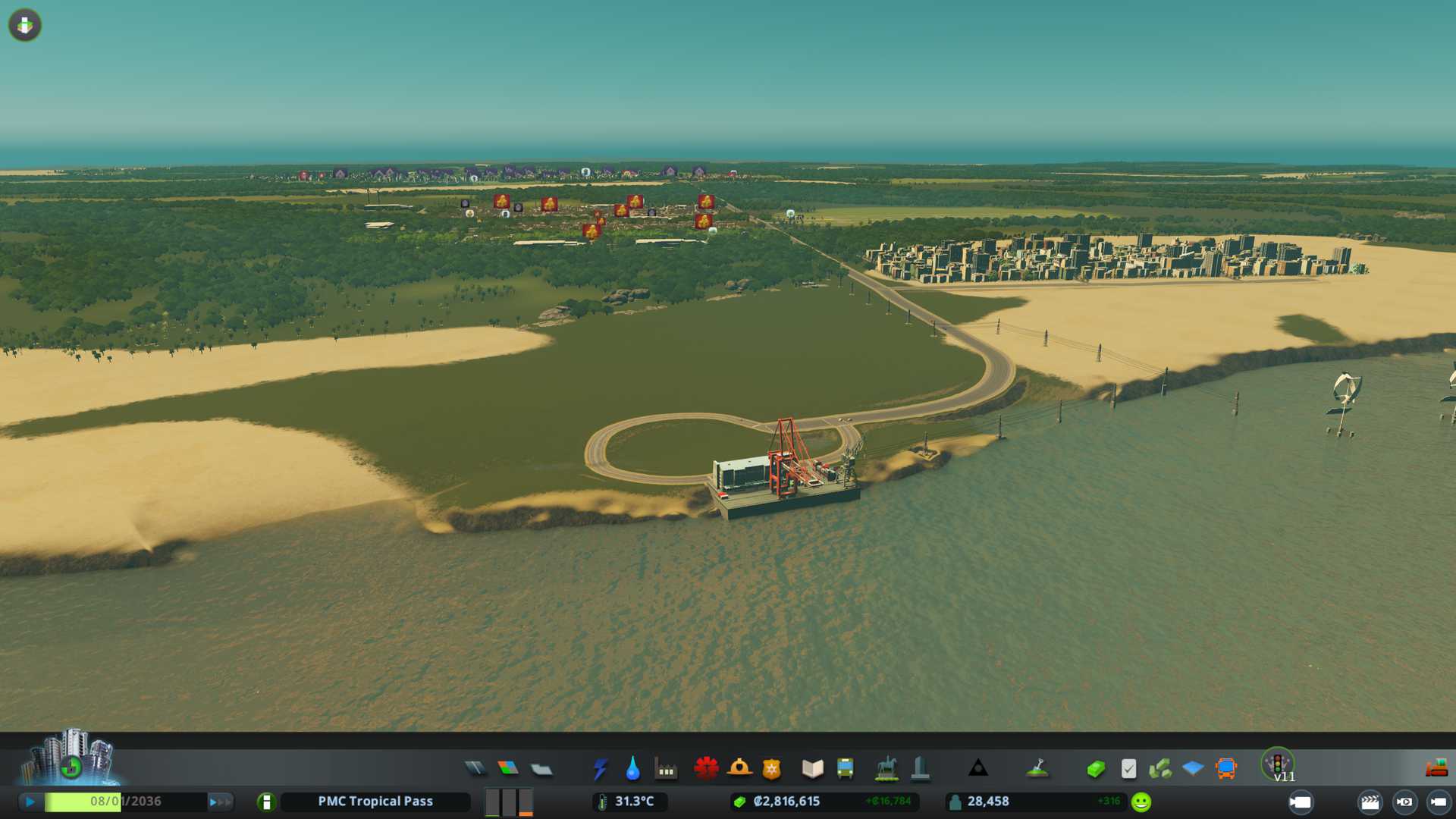Change the simulation speed arrows

220,802
